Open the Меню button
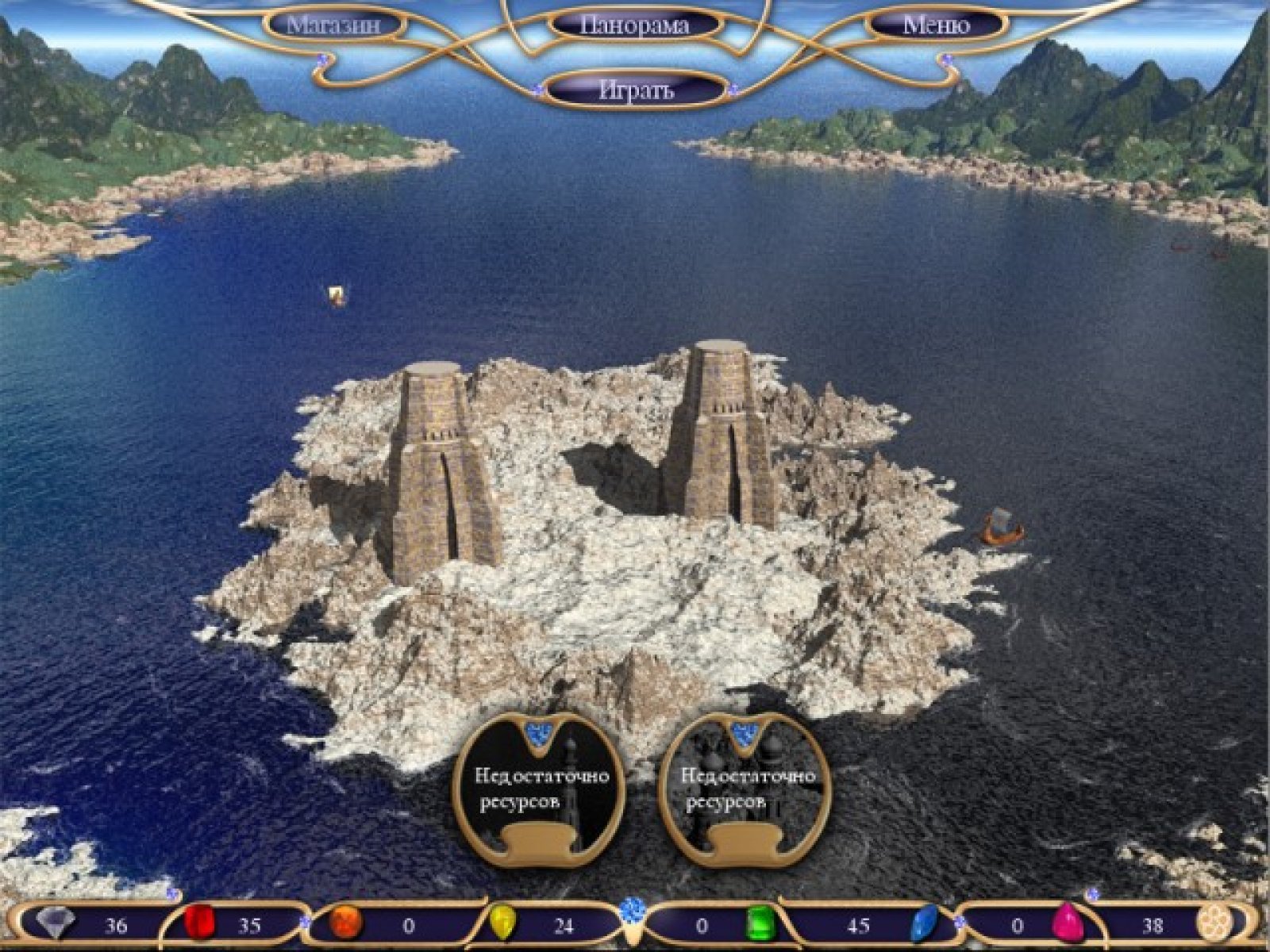 pos(937,25)
